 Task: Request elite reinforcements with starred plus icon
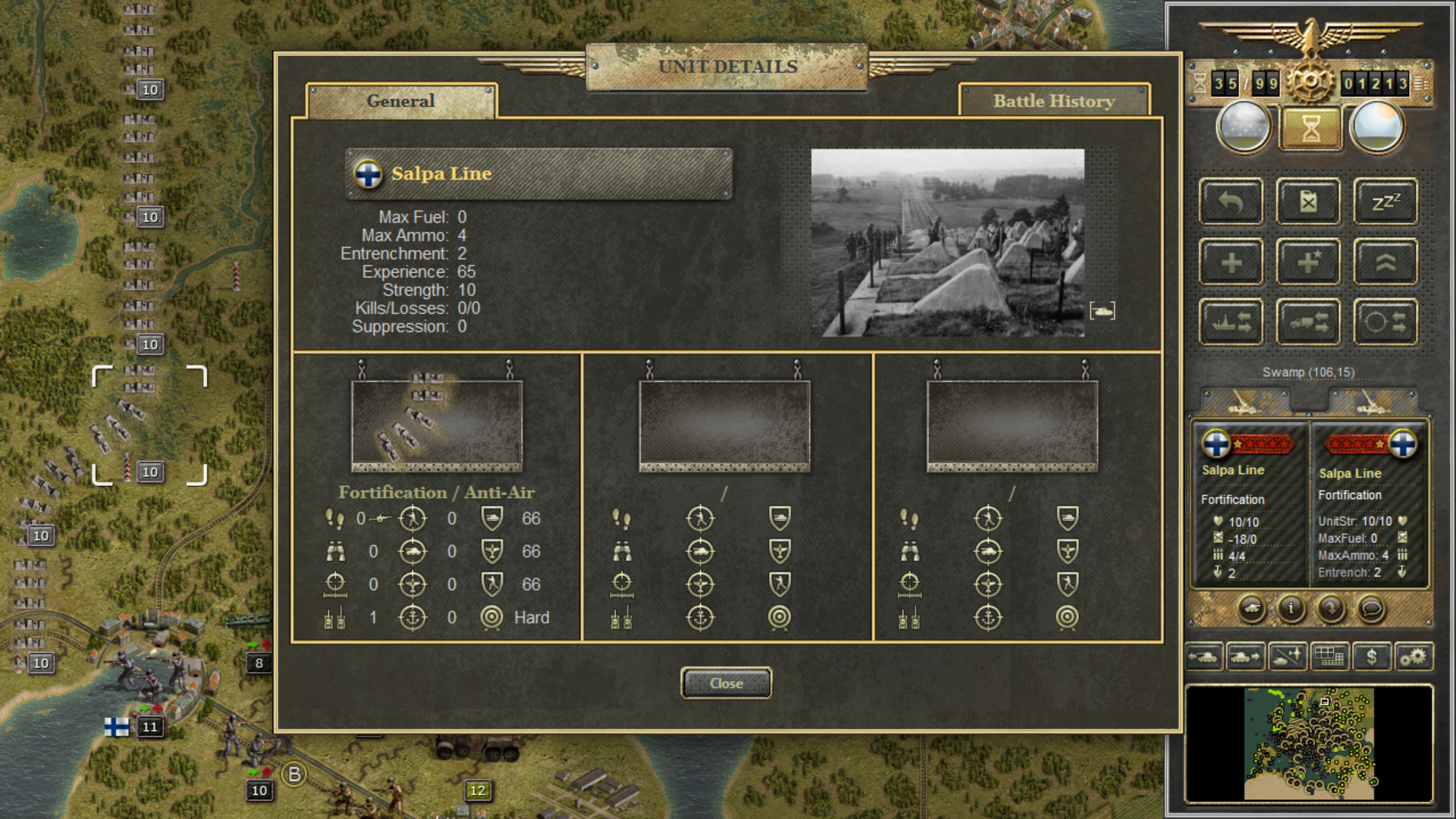point(1308,261)
